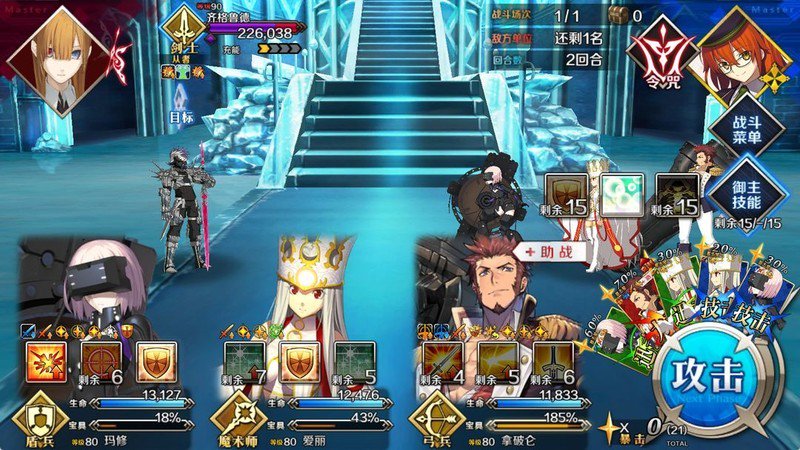Select Mash's crosshair target skill

pos(101,364)
